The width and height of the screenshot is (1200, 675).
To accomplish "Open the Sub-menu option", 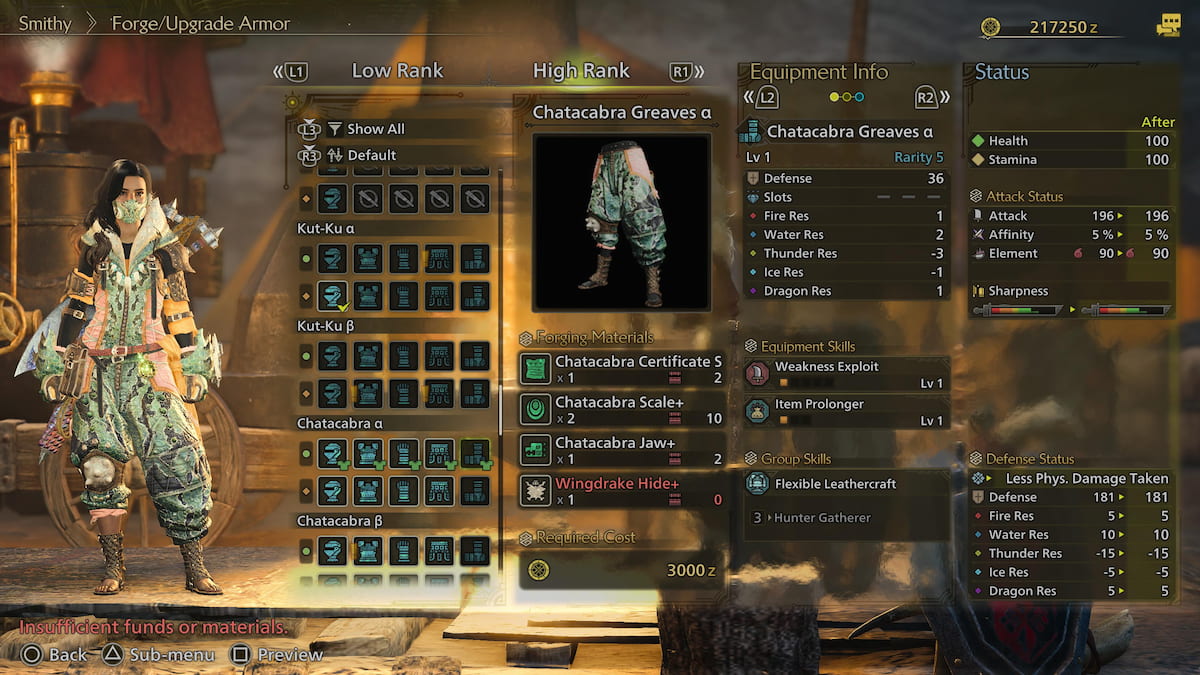I will pyautogui.click(x=160, y=655).
